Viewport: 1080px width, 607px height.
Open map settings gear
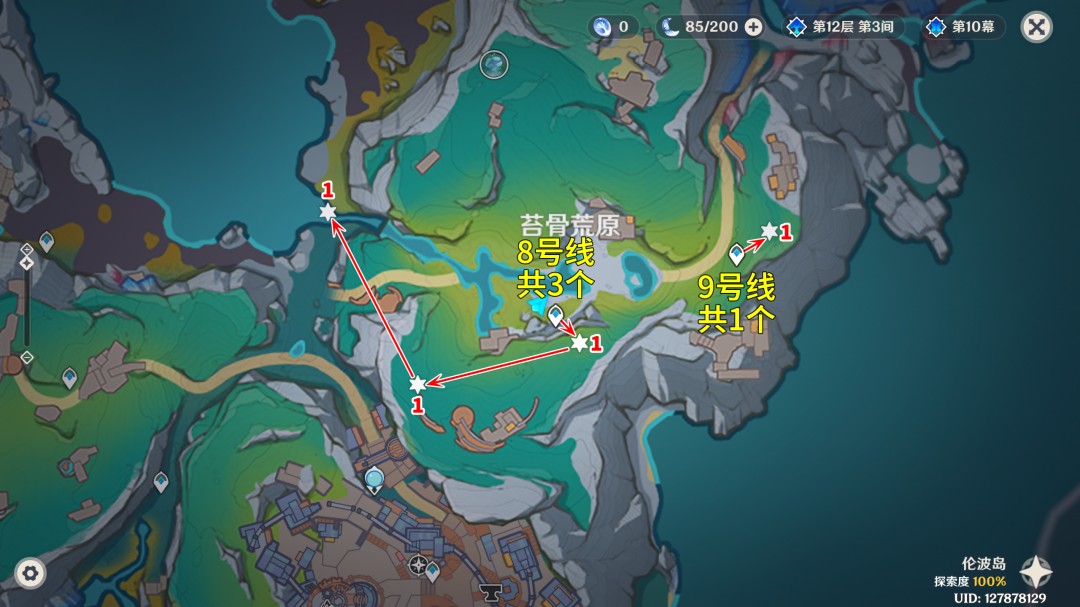click(x=30, y=573)
